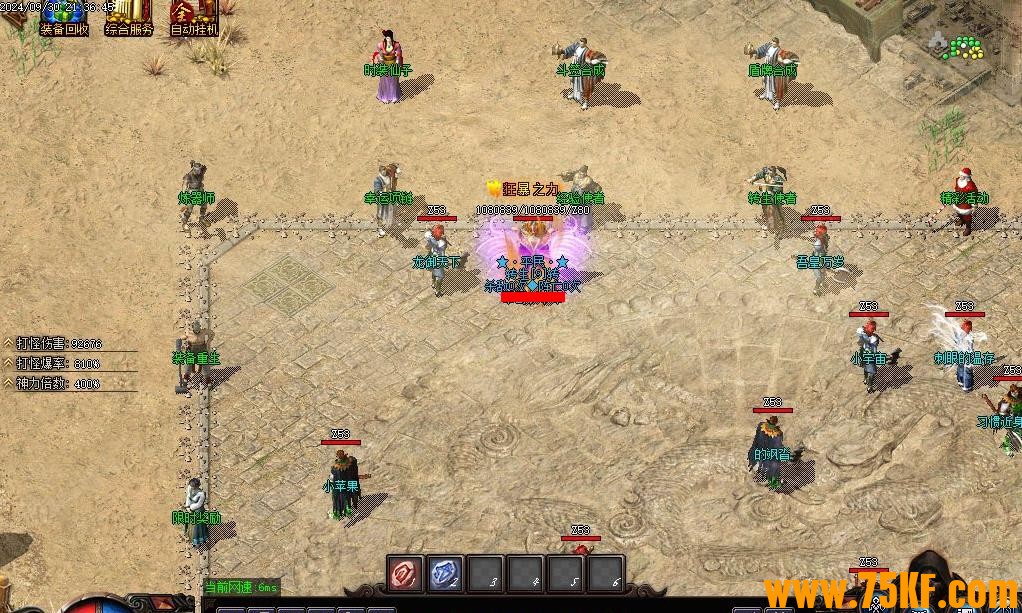1022x613 pixels.
Task: Open the 装备回收 equipment recycling menu
Action: (64, 18)
